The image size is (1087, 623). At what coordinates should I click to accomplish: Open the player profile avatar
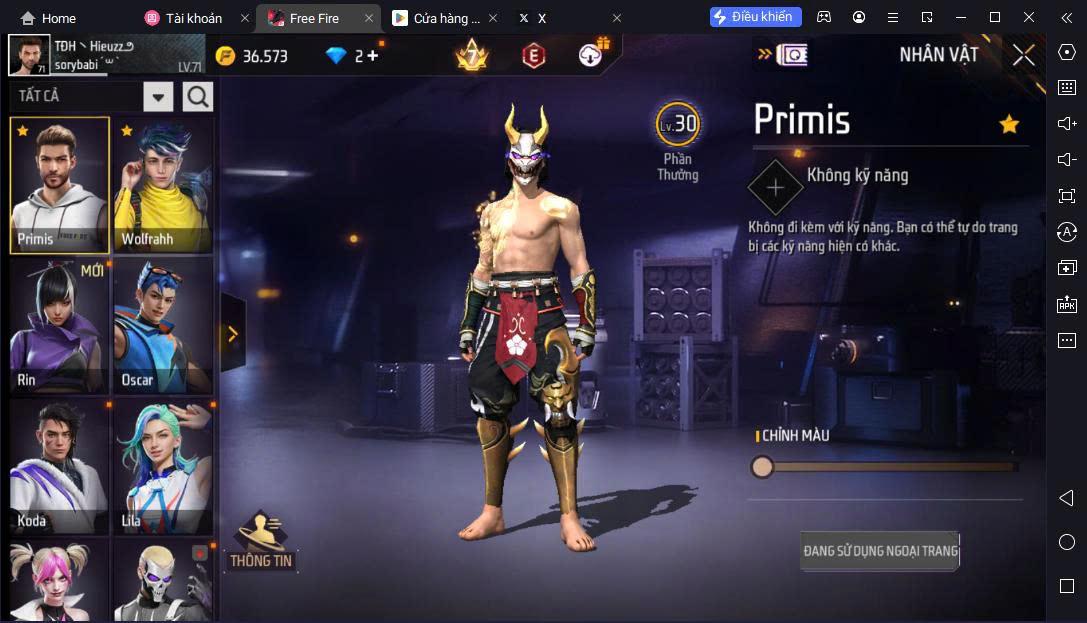29,56
